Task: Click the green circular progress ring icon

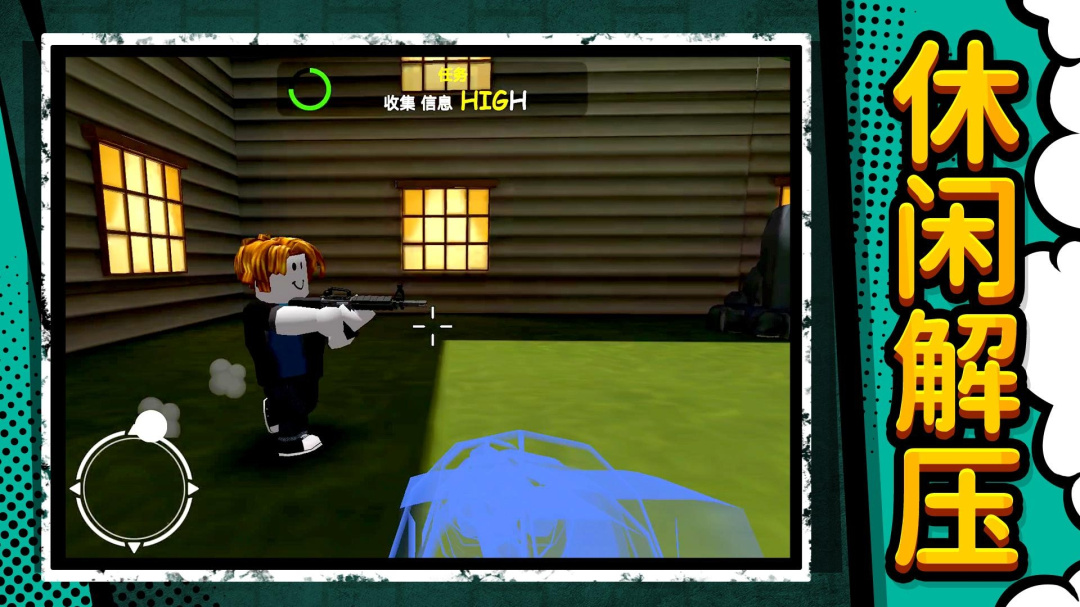Action: point(309,89)
